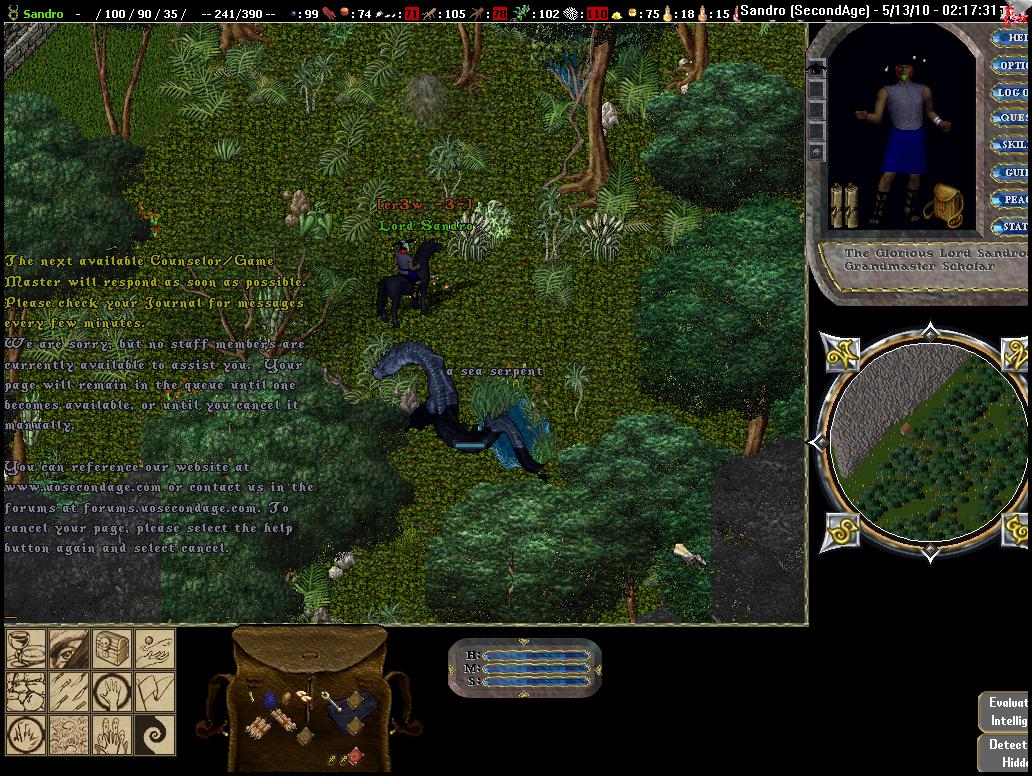Open the backpack on the paperdoll
Viewport: 1032px width, 776px height.
click(942, 203)
